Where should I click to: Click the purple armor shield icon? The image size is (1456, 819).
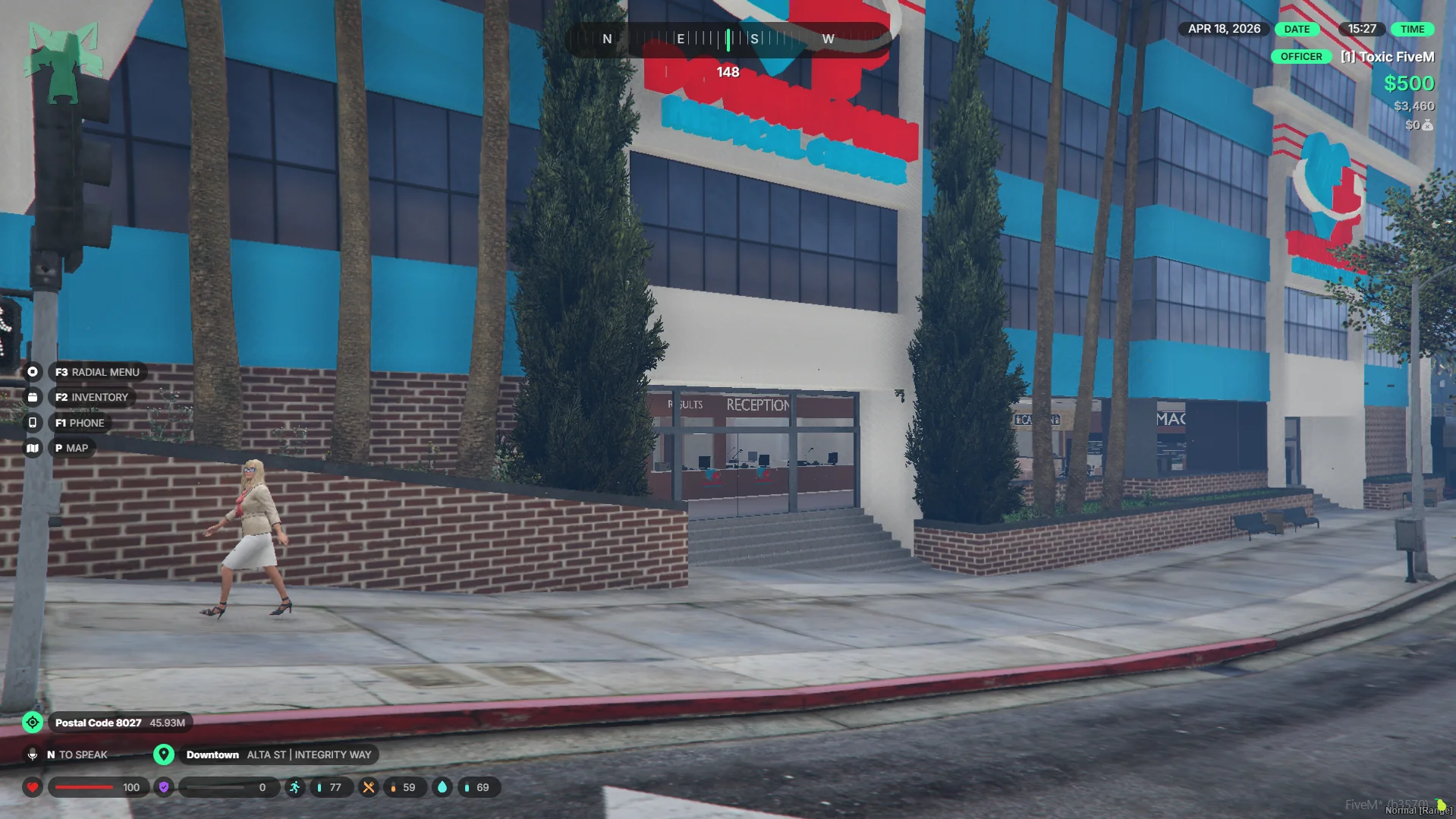tap(164, 787)
